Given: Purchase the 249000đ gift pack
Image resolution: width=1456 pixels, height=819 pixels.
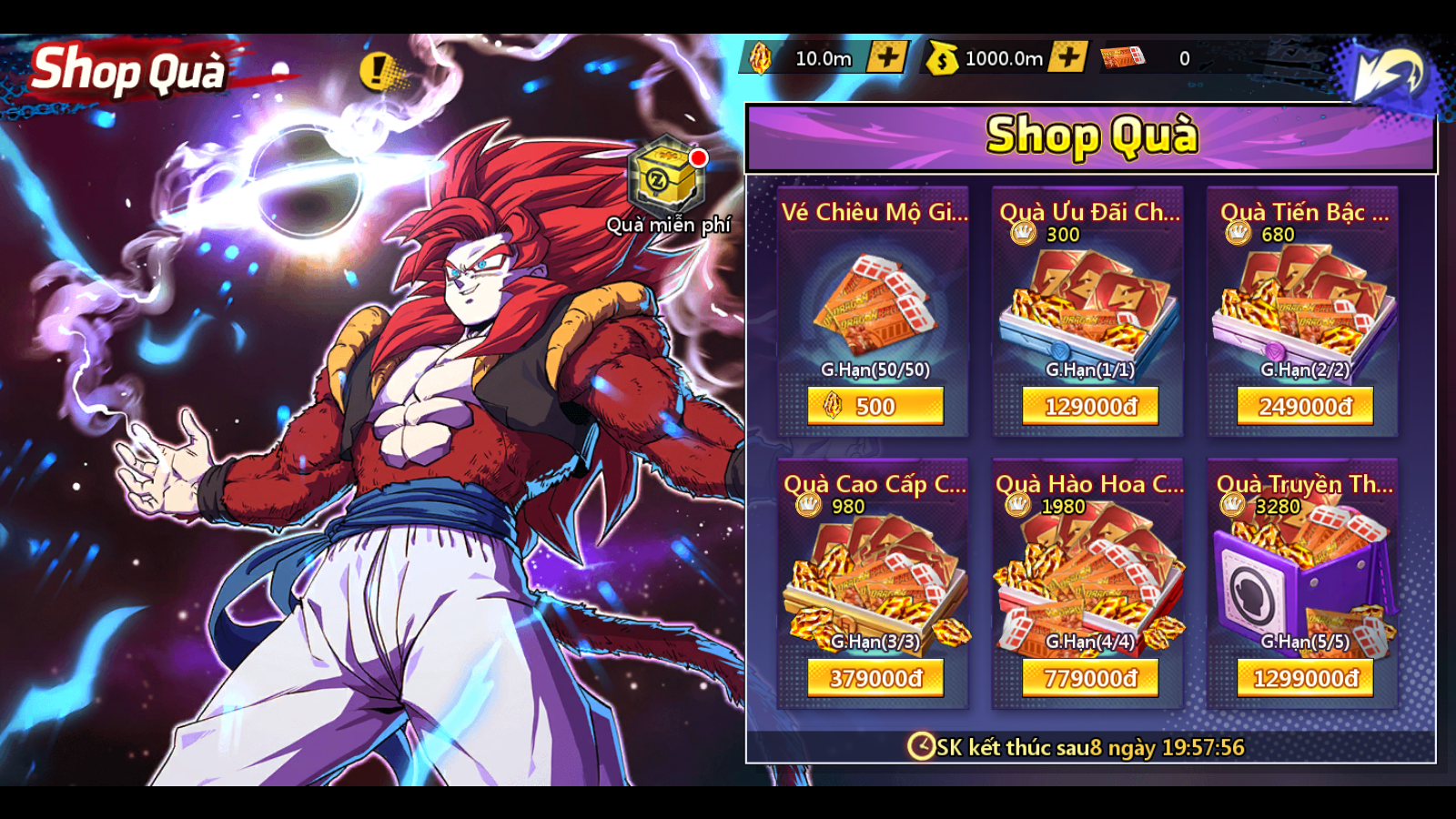Looking at the screenshot, I should click(x=1305, y=406).
